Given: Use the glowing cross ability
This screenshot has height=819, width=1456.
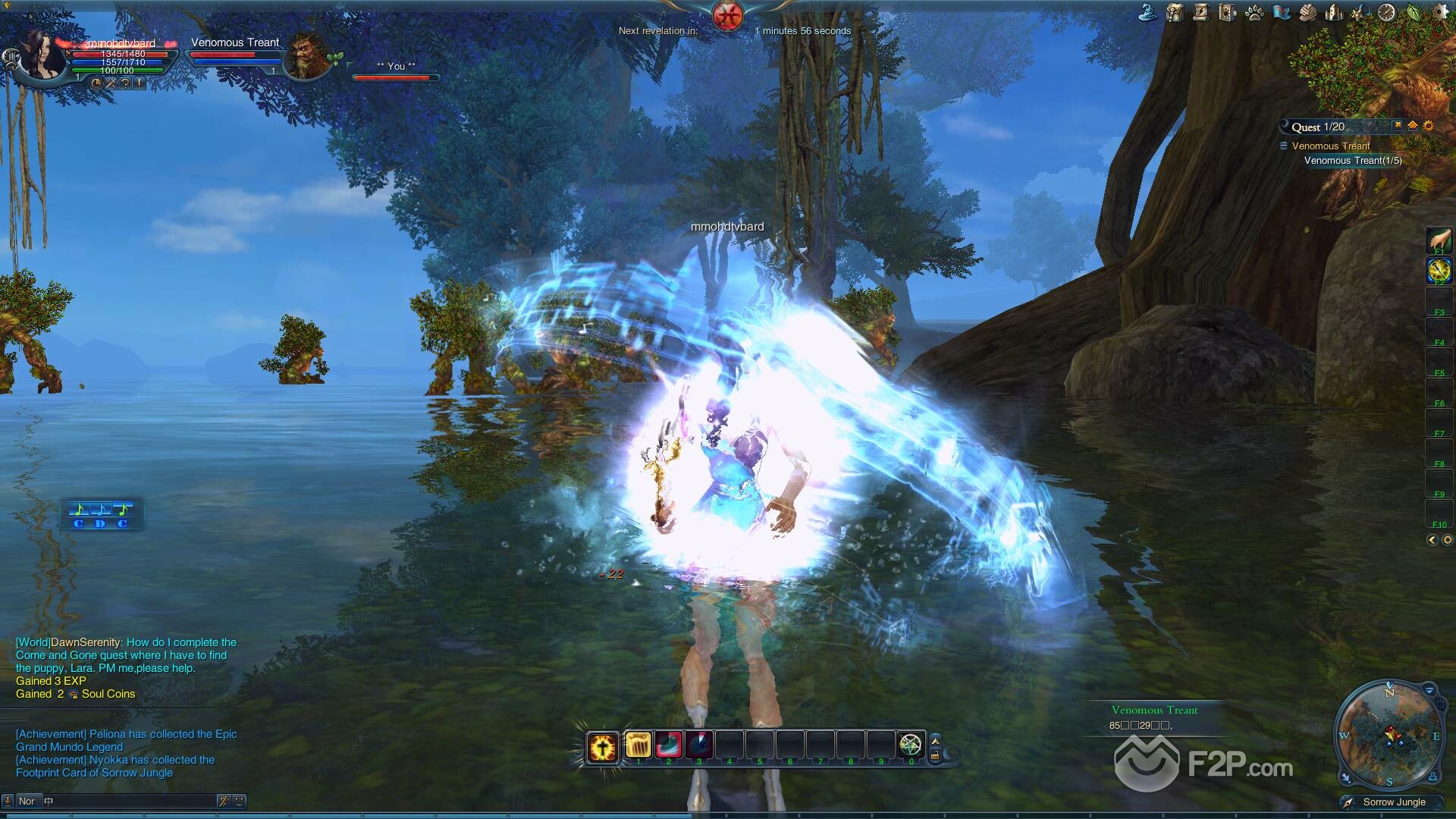Looking at the screenshot, I should click(x=604, y=746).
